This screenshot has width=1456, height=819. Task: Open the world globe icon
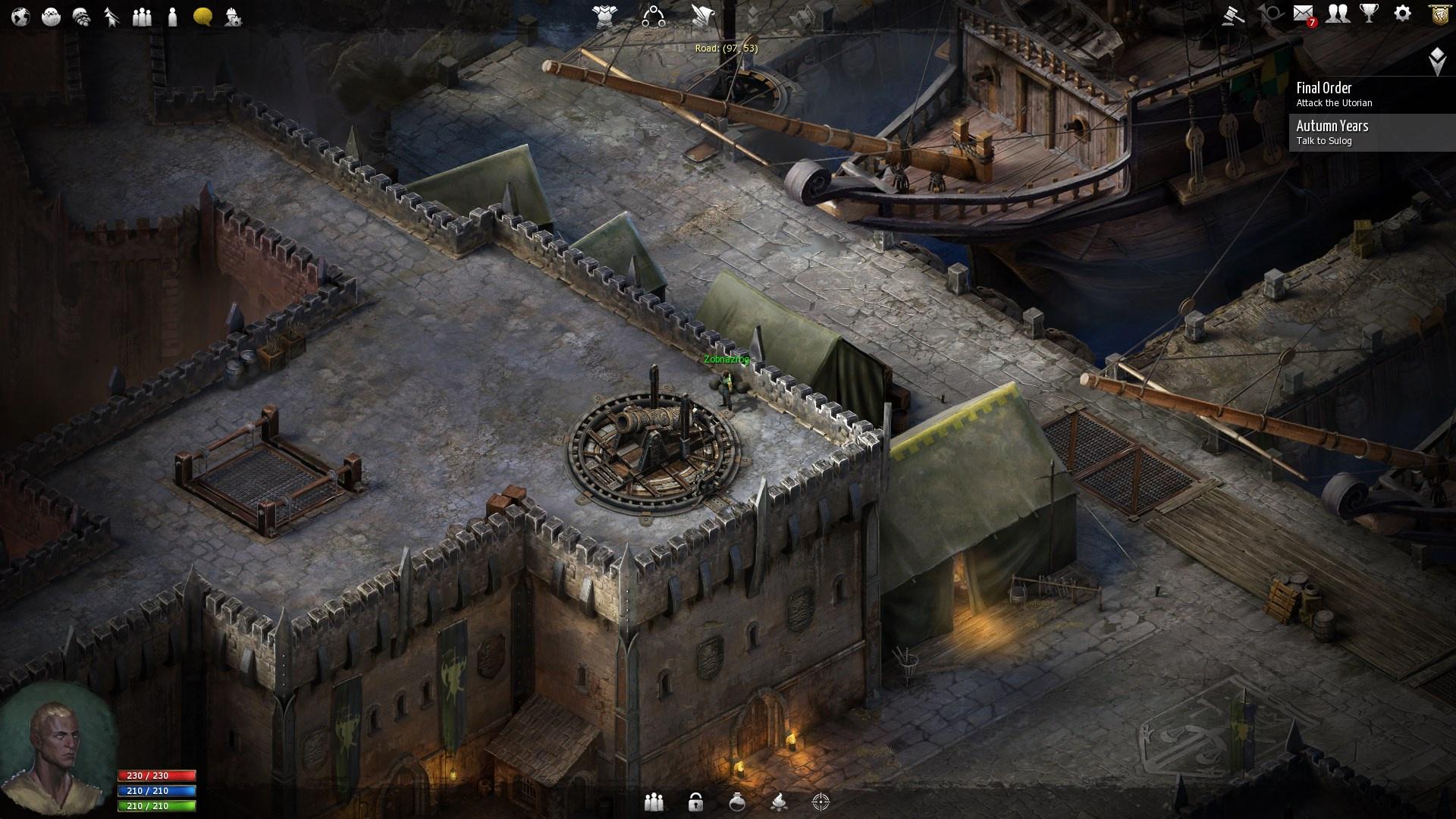pyautogui.click(x=20, y=16)
